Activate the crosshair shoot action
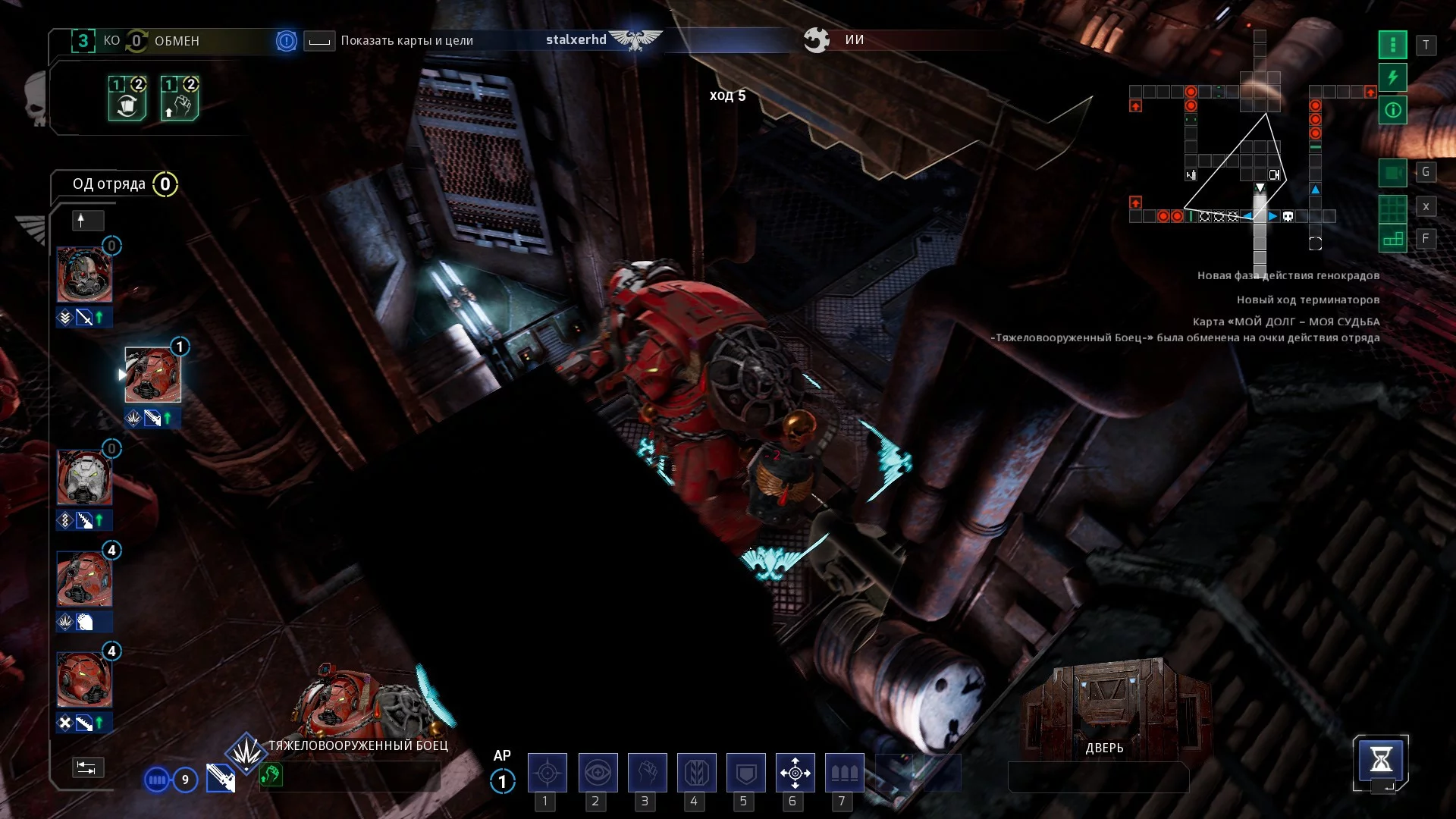This screenshot has width=1456, height=819. [x=547, y=773]
